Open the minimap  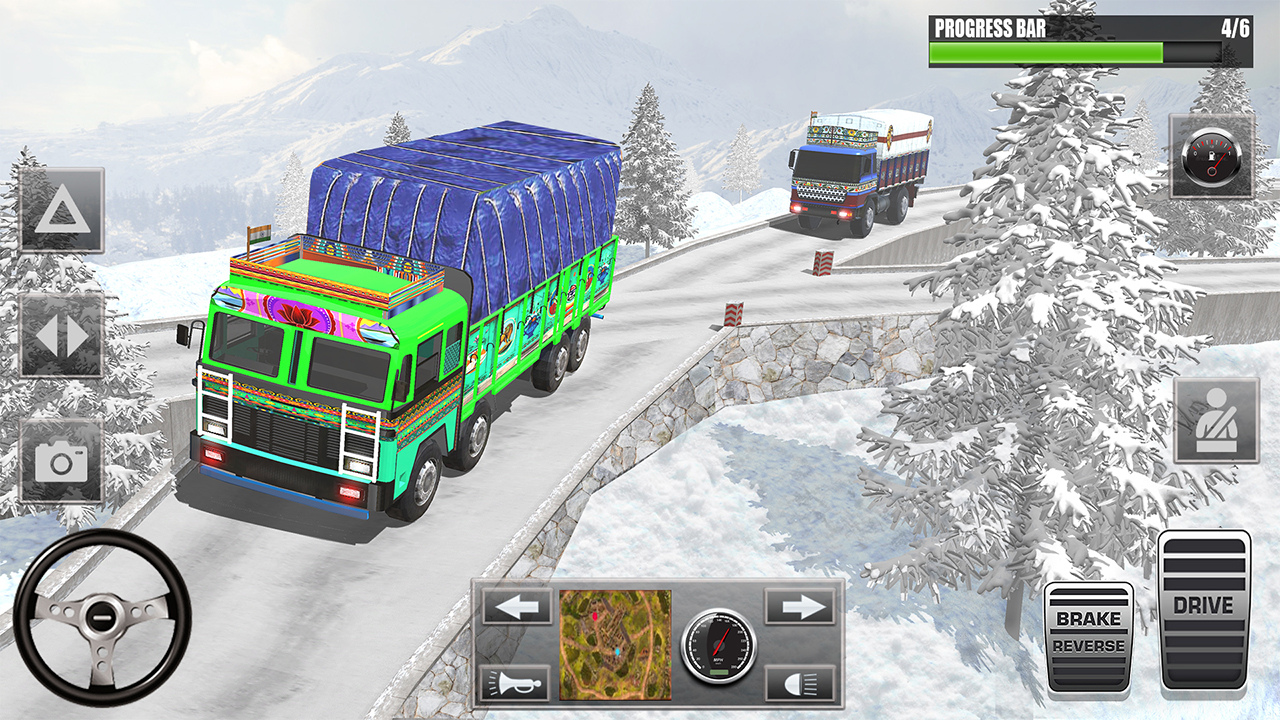[x=615, y=644]
